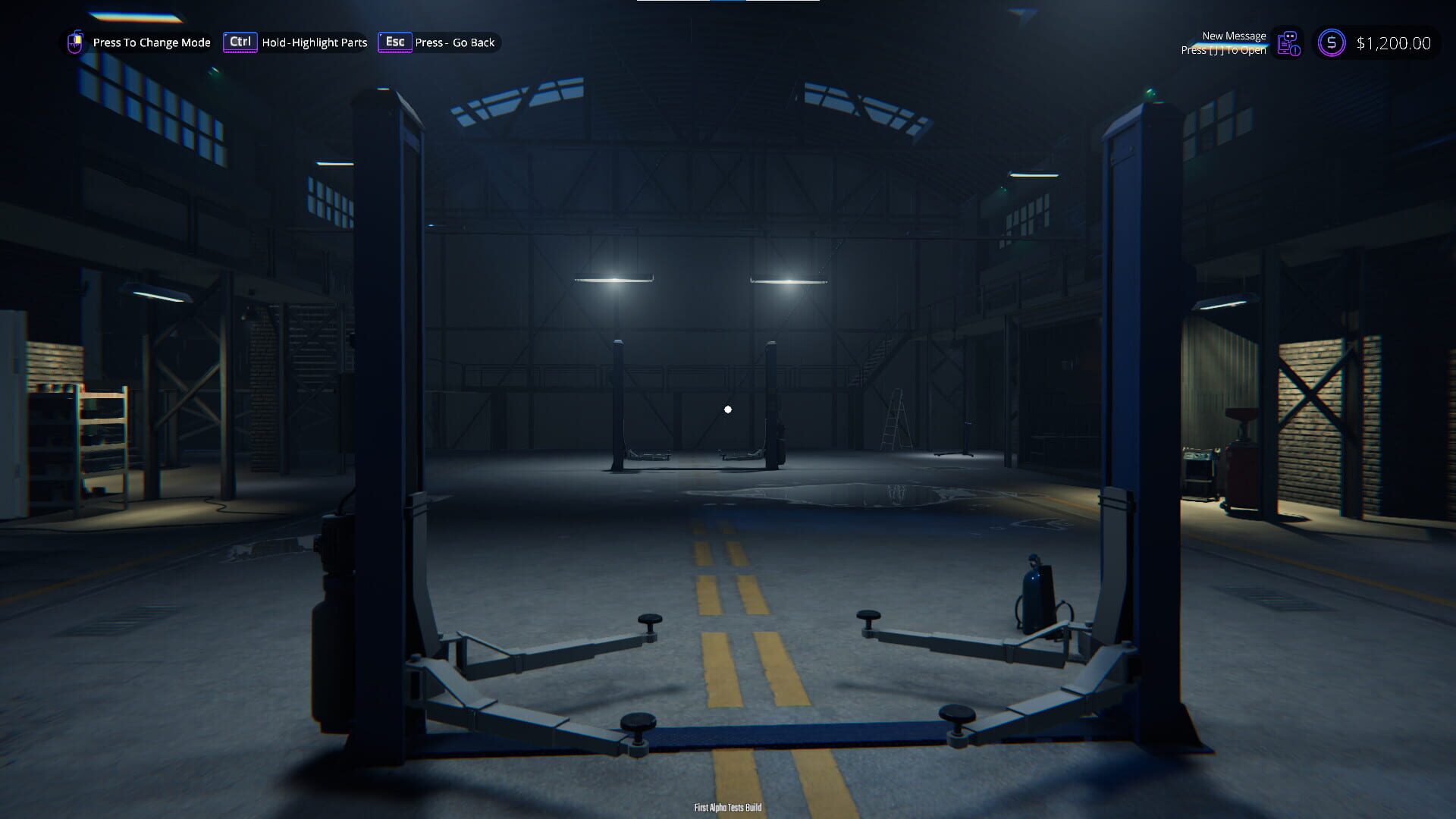The image size is (1456, 819).
Task: Click the $1,200.00 balance text
Action: [x=1392, y=43]
